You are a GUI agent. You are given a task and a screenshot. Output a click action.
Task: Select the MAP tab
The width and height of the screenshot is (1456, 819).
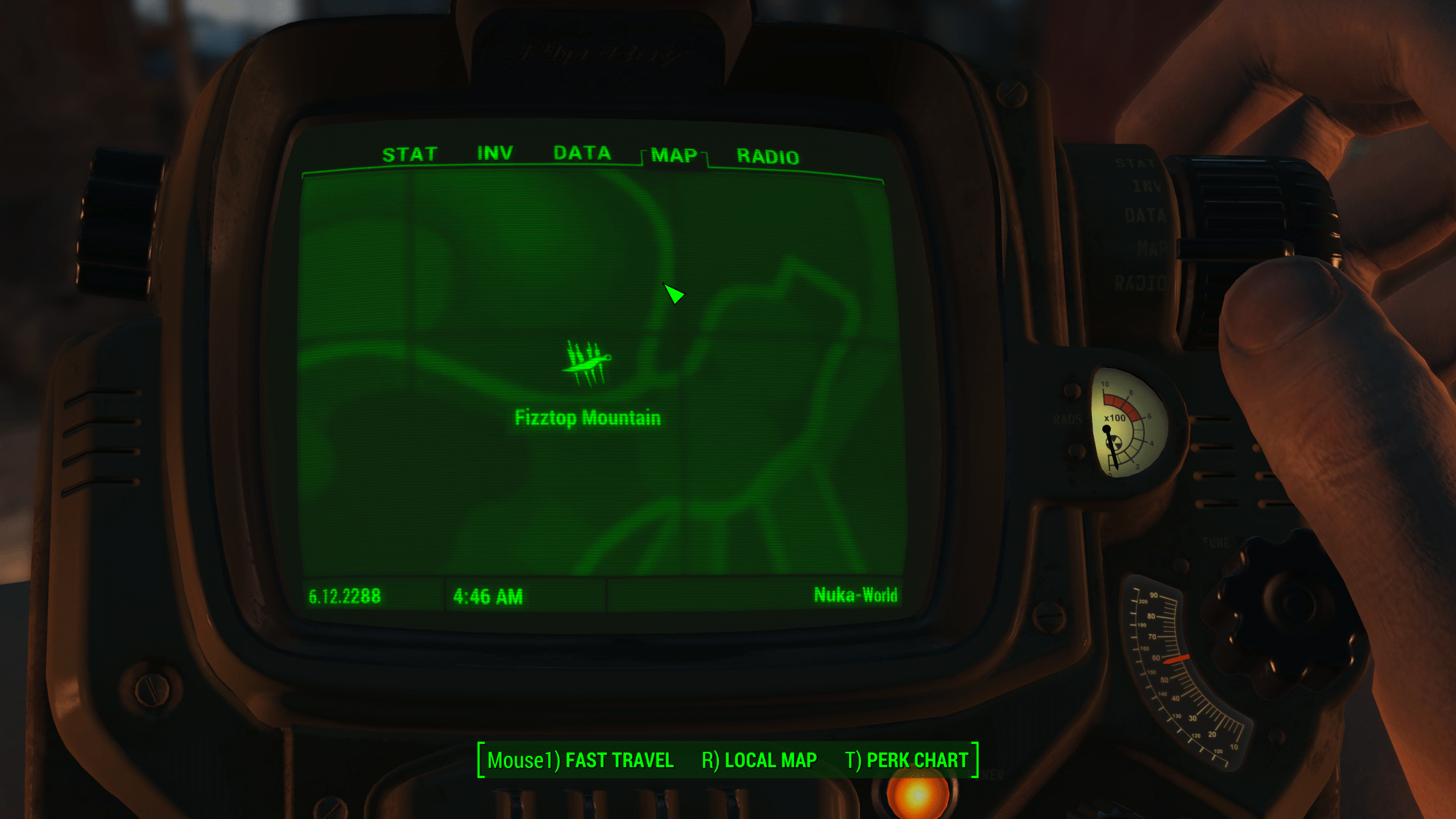click(674, 156)
